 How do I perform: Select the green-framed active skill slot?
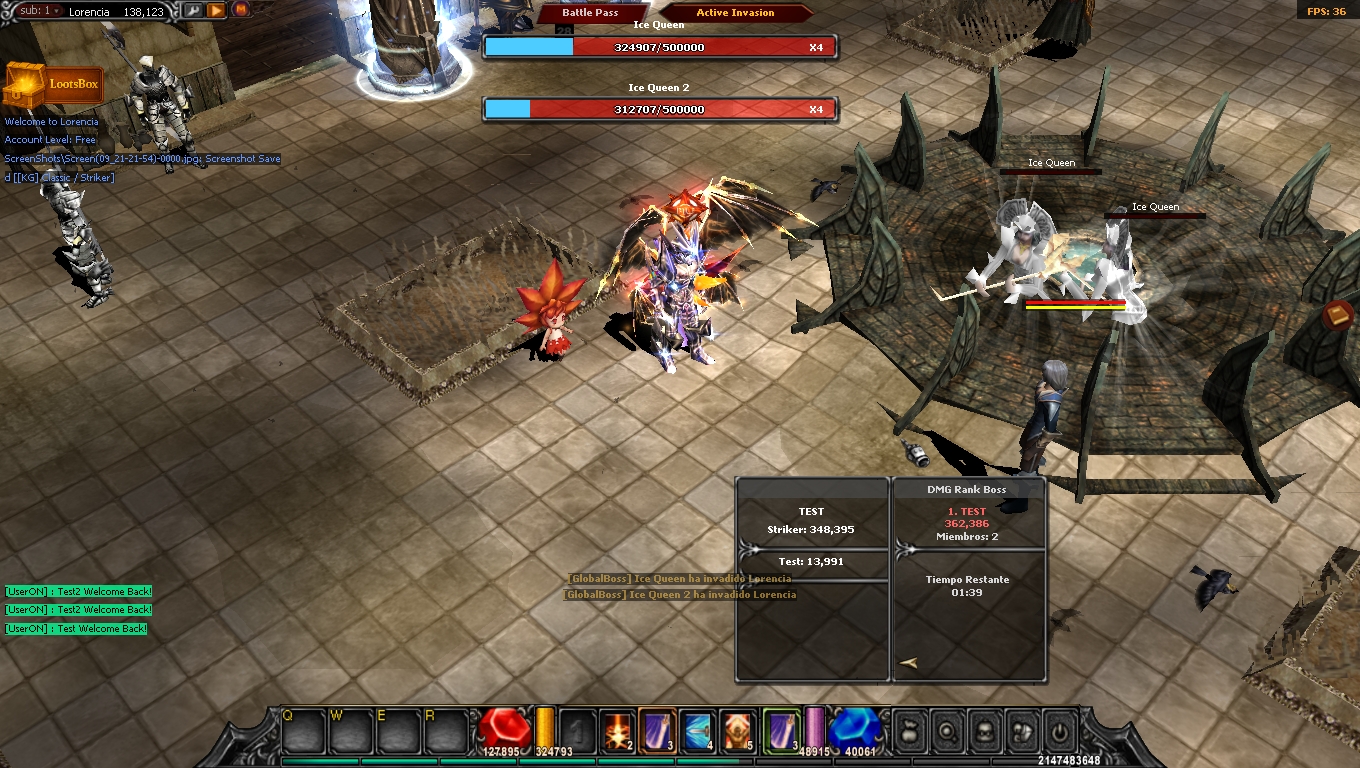click(x=781, y=731)
